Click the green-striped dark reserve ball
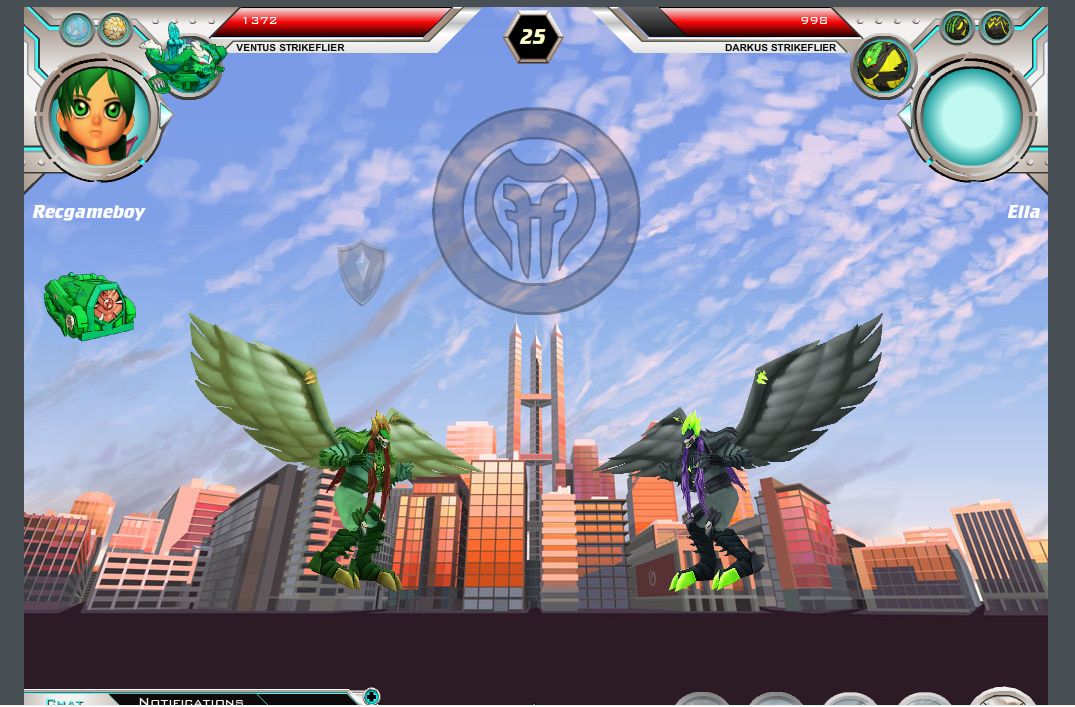This screenshot has height=707, width=1075. pyautogui.click(x=957, y=28)
